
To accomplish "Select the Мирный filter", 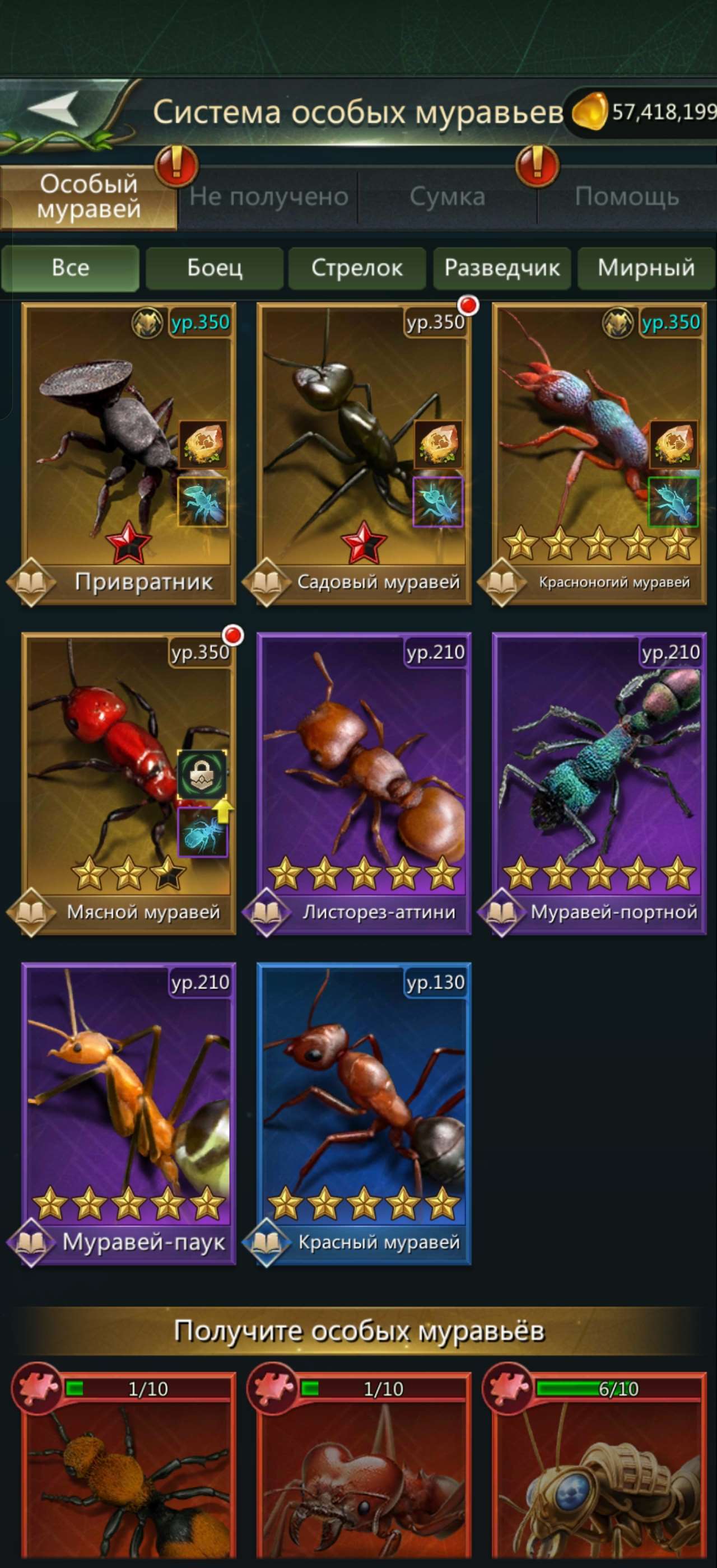I will pyautogui.click(x=645, y=268).
